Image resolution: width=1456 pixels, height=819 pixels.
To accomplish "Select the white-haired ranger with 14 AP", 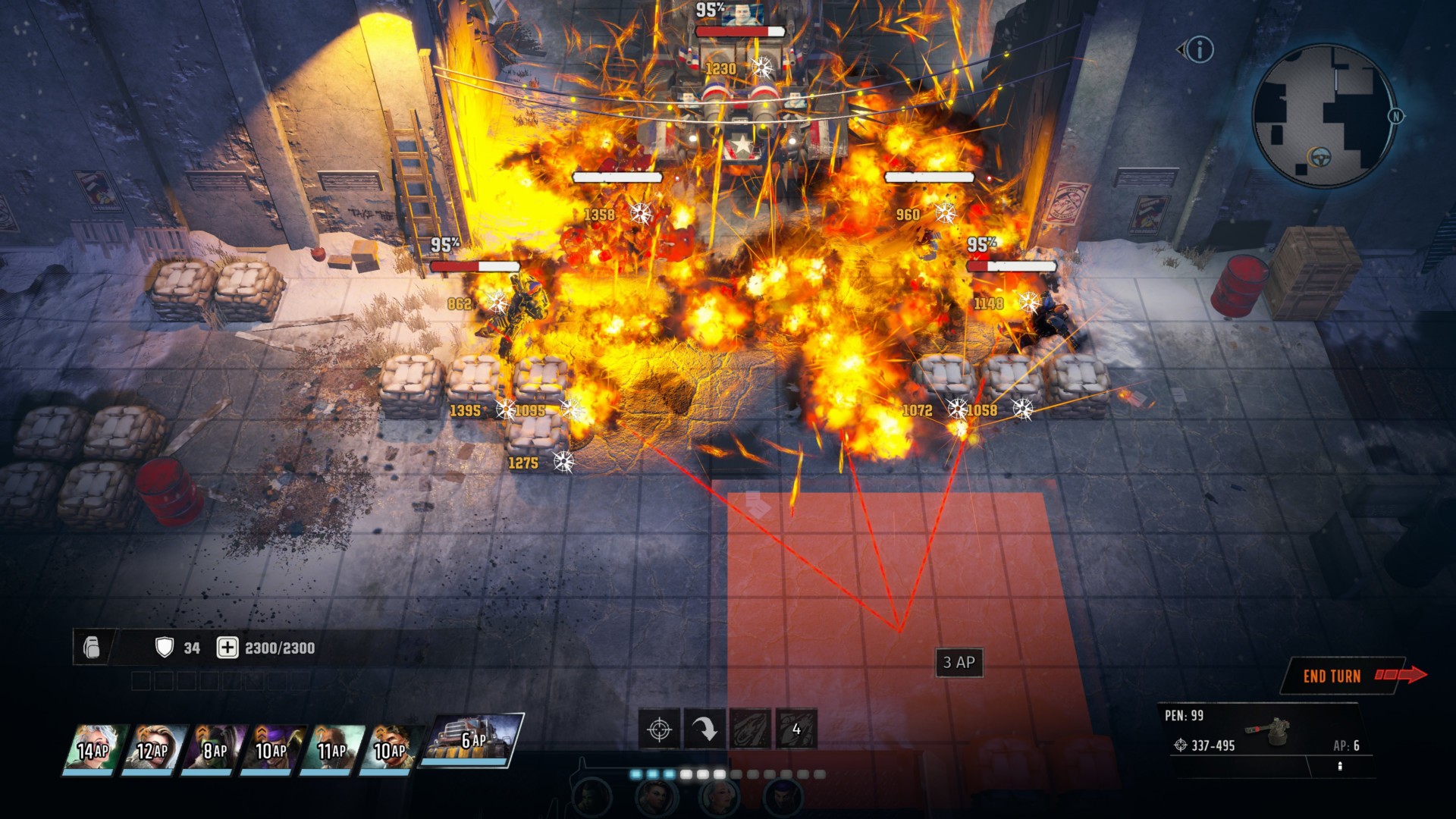I will coord(93,750).
